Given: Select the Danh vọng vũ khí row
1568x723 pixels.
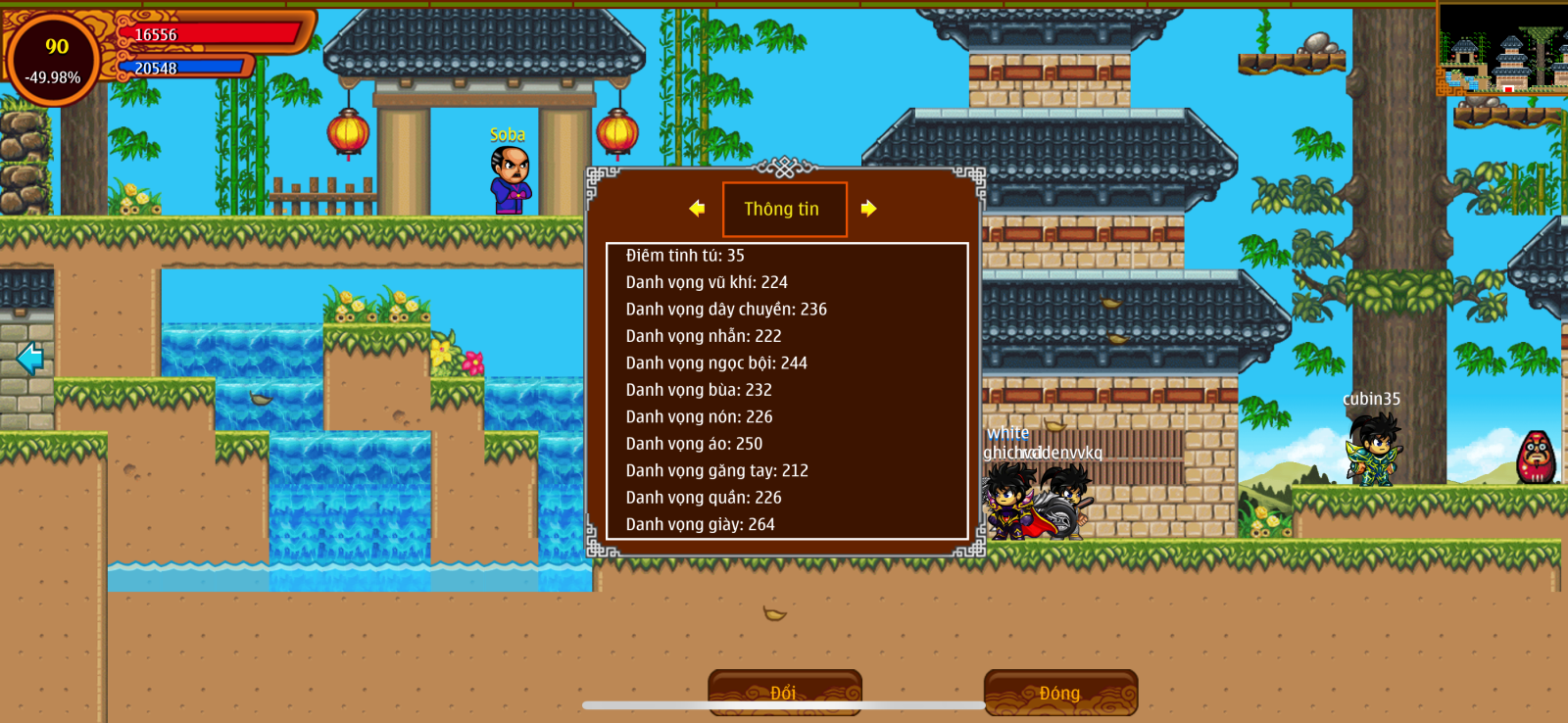Looking at the screenshot, I should pos(707,282).
